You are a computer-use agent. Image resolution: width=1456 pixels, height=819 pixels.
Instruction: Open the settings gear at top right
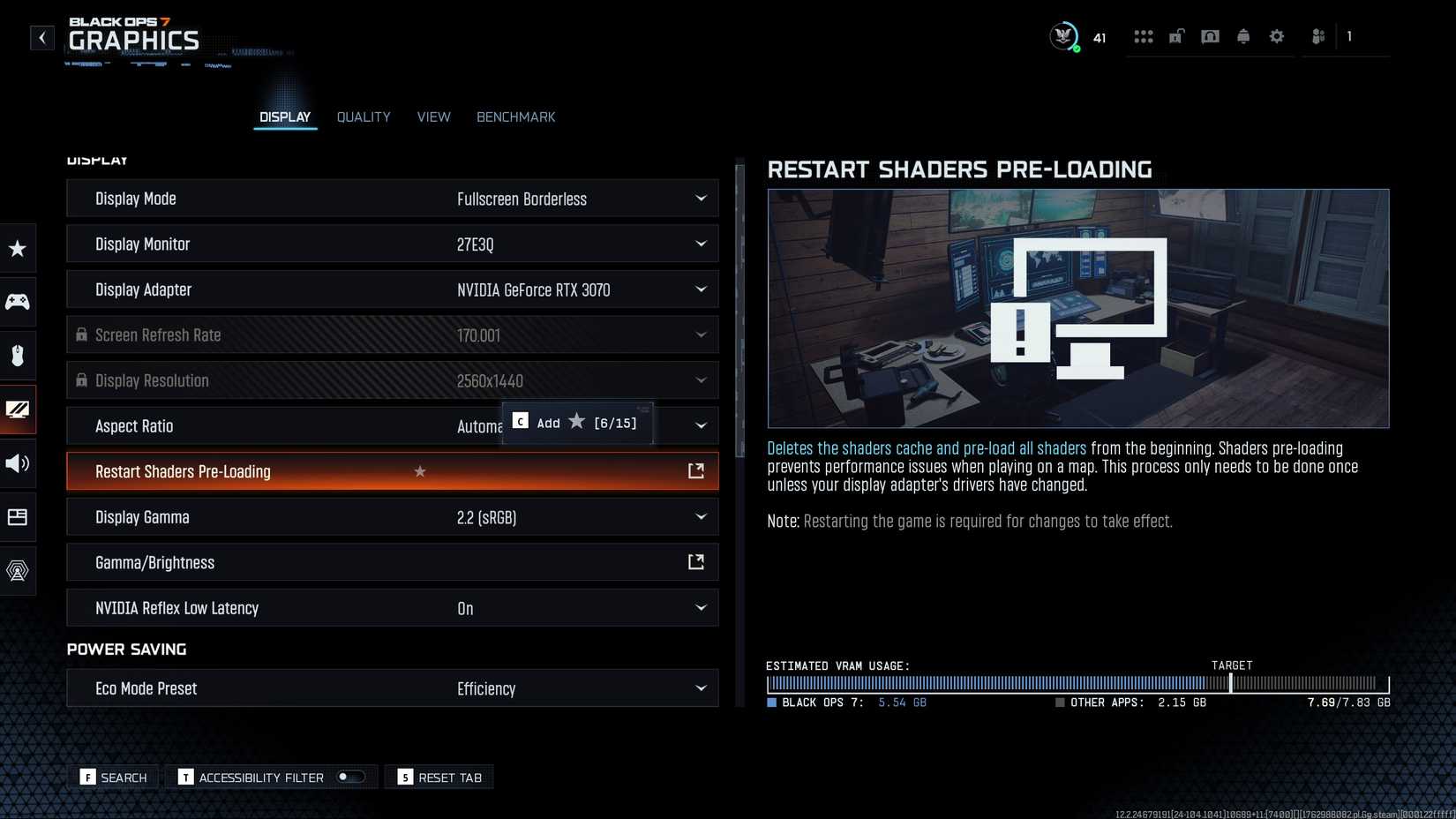click(1276, 36)
